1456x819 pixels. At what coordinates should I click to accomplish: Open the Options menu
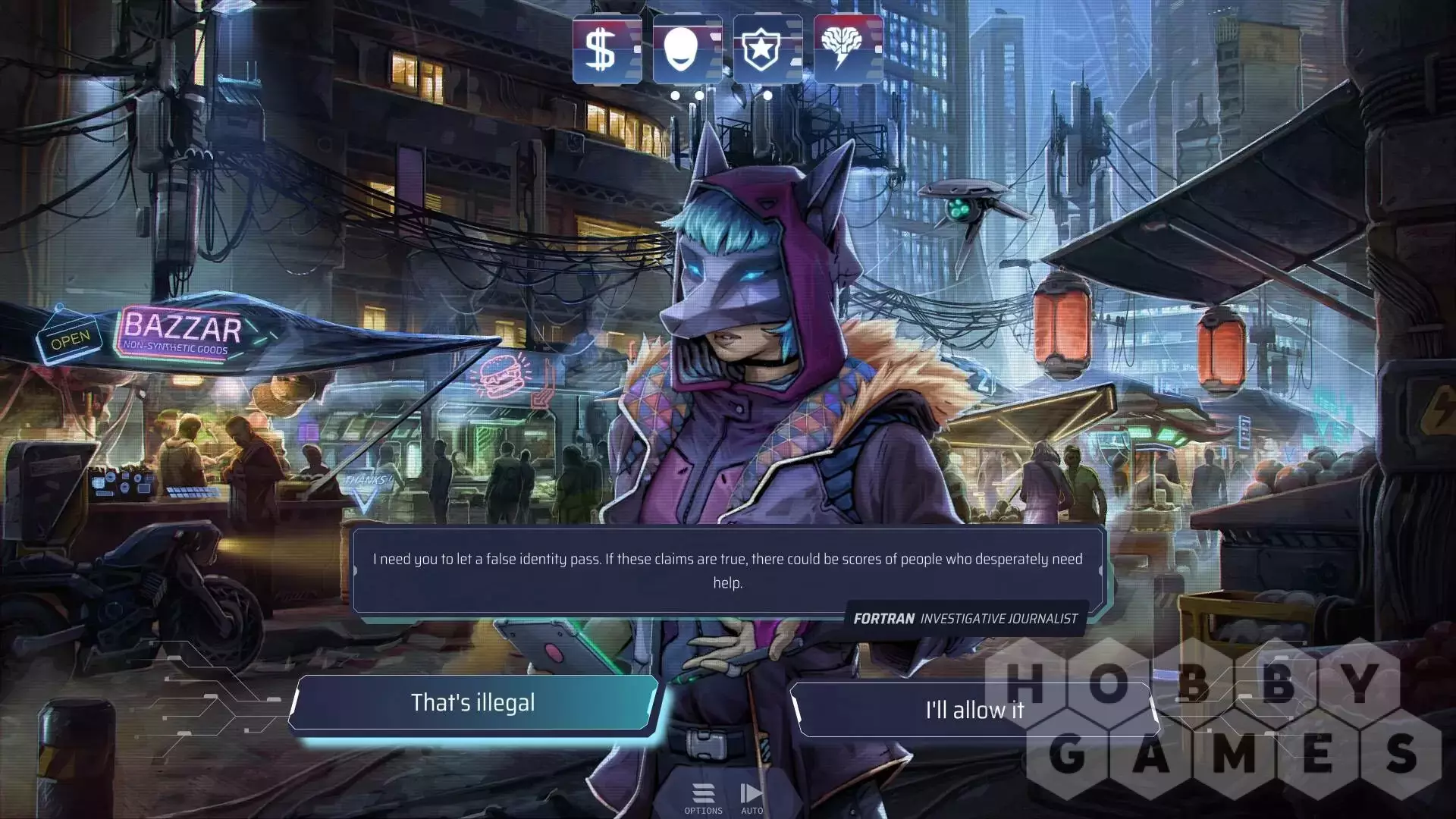click(703, 799)
